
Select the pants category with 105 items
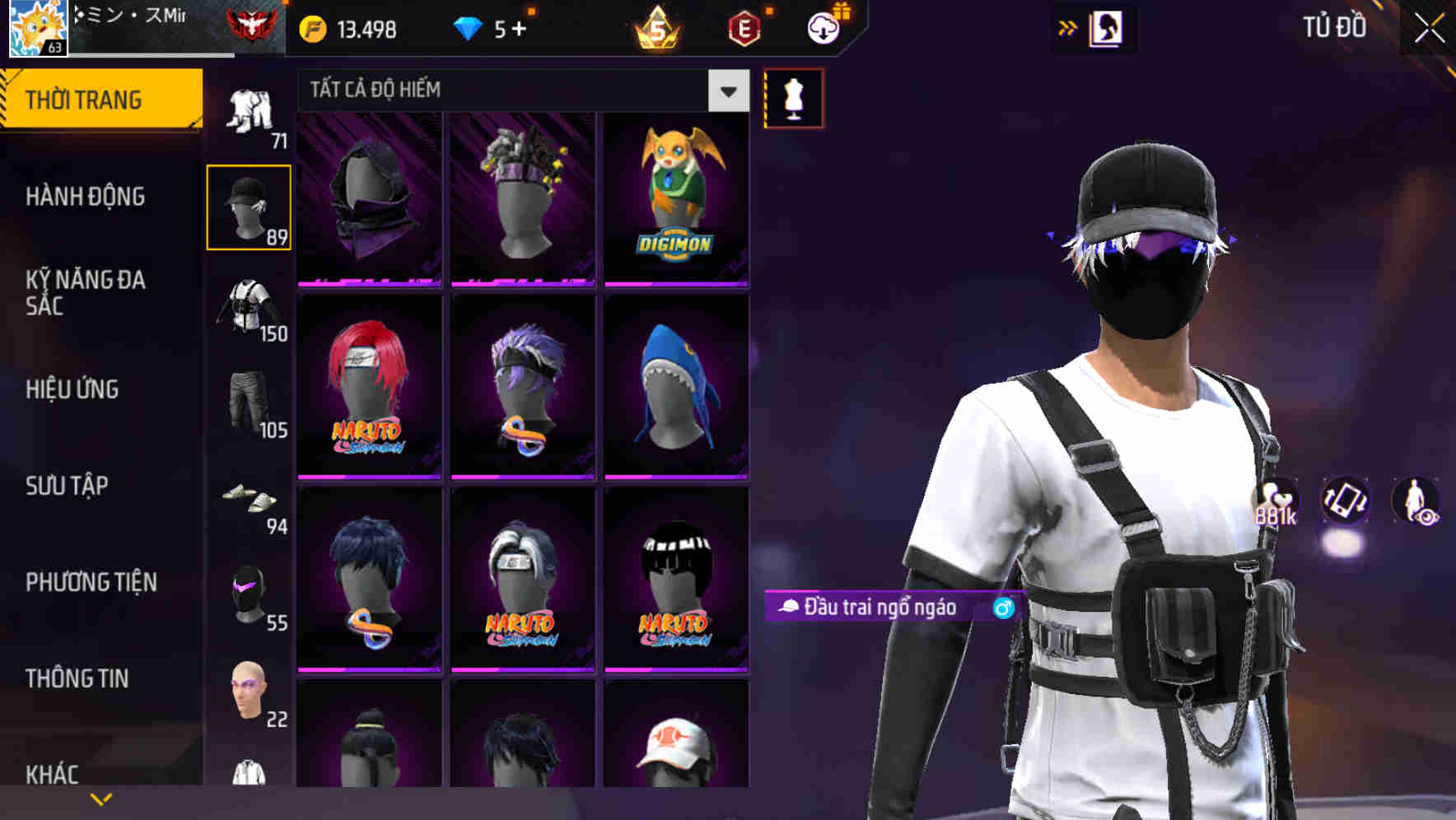click(x=249, y=403)
